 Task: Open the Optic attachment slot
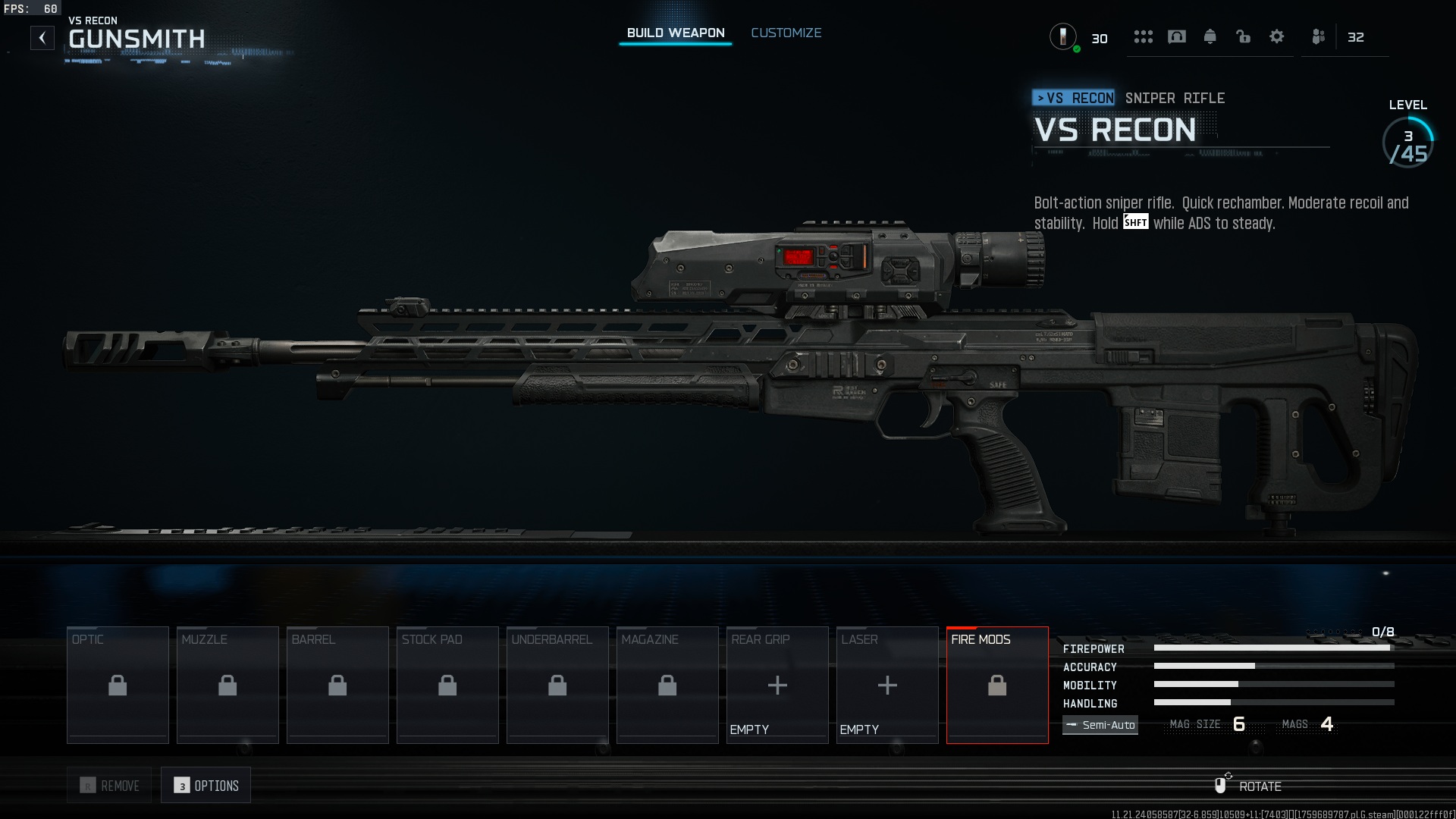(x=118, y=685)
